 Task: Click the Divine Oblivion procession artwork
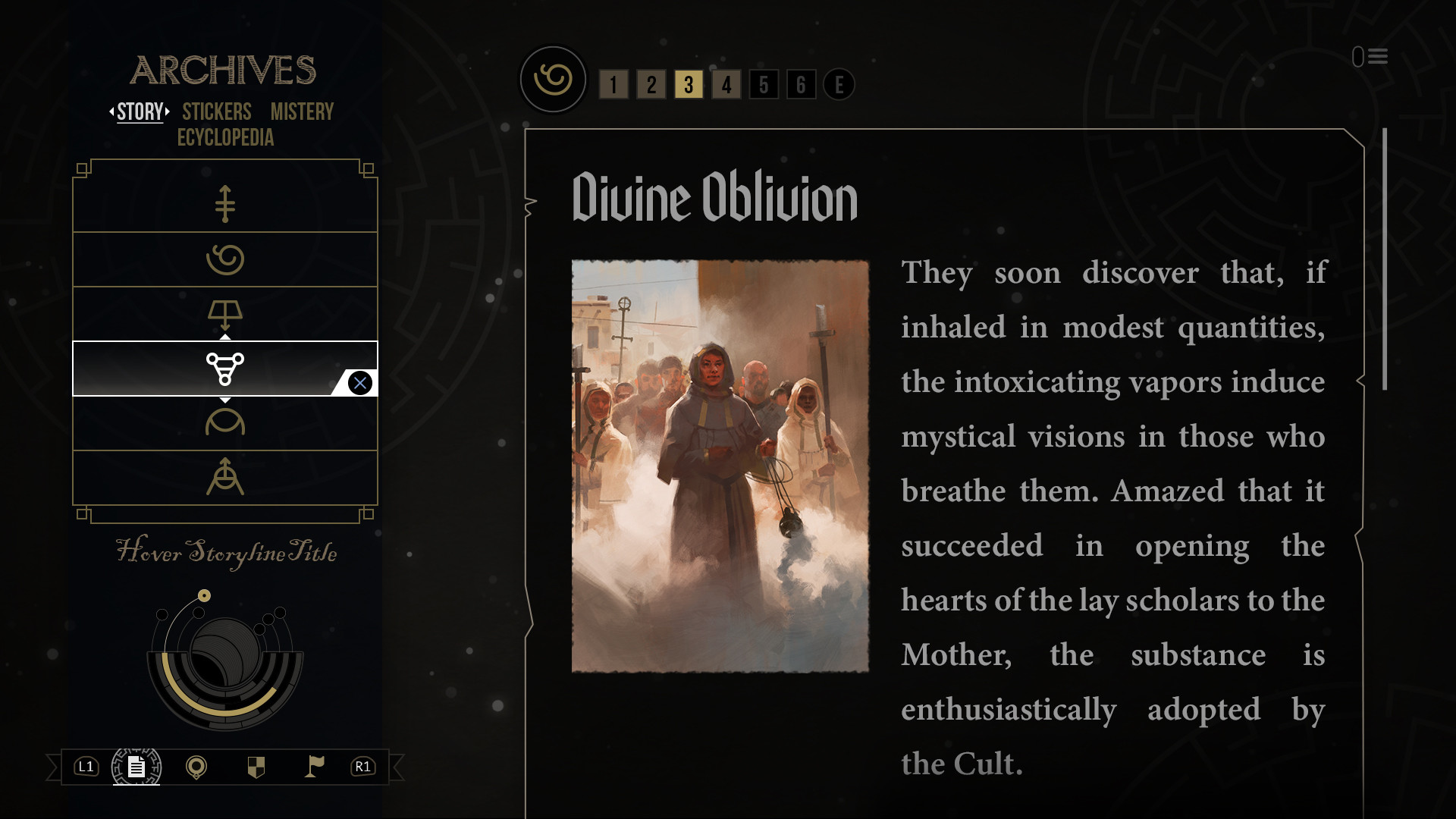pyautogui.click(x=720, y=465)
